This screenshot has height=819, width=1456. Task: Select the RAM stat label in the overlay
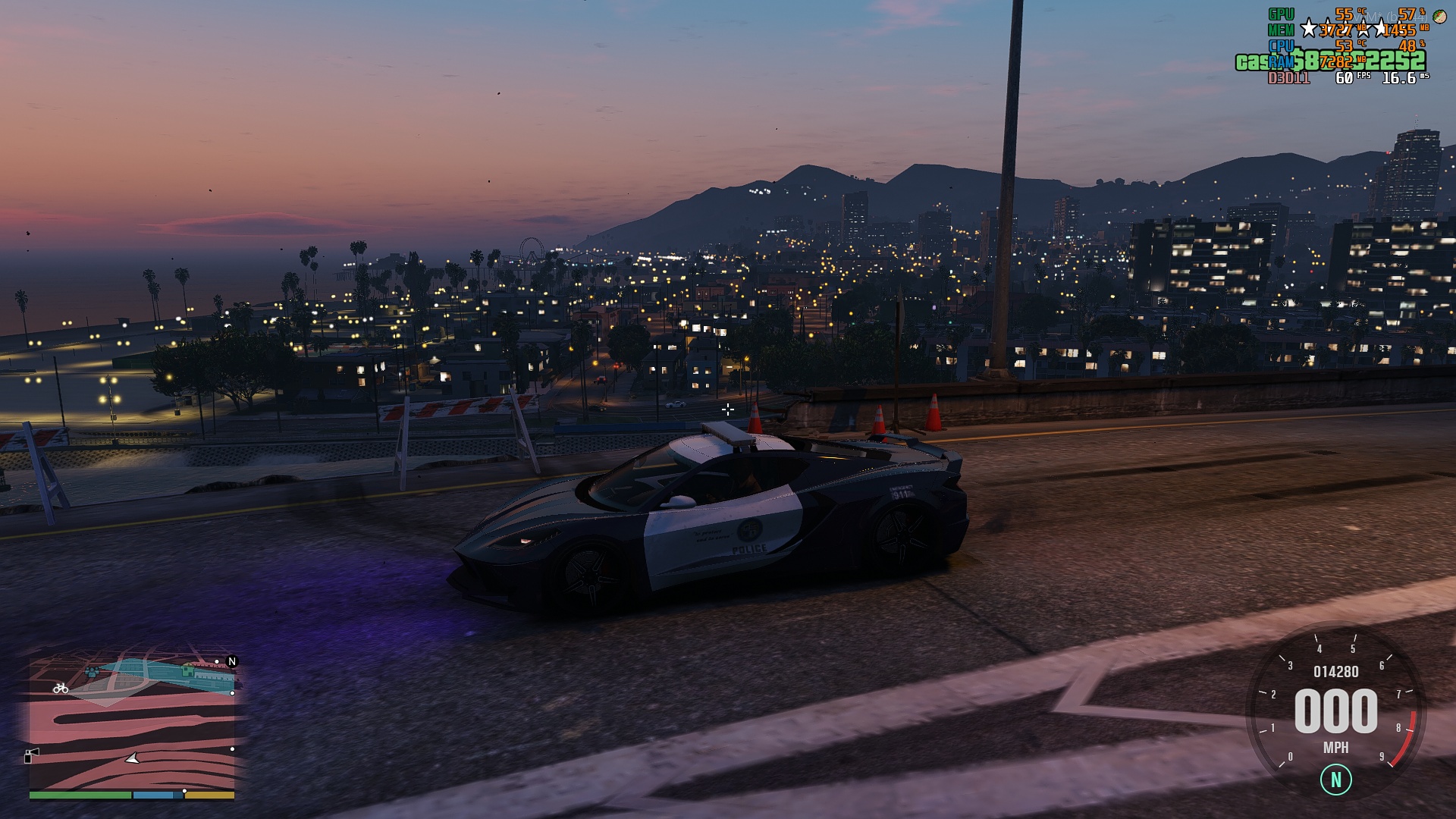[x=1282, y=61]
